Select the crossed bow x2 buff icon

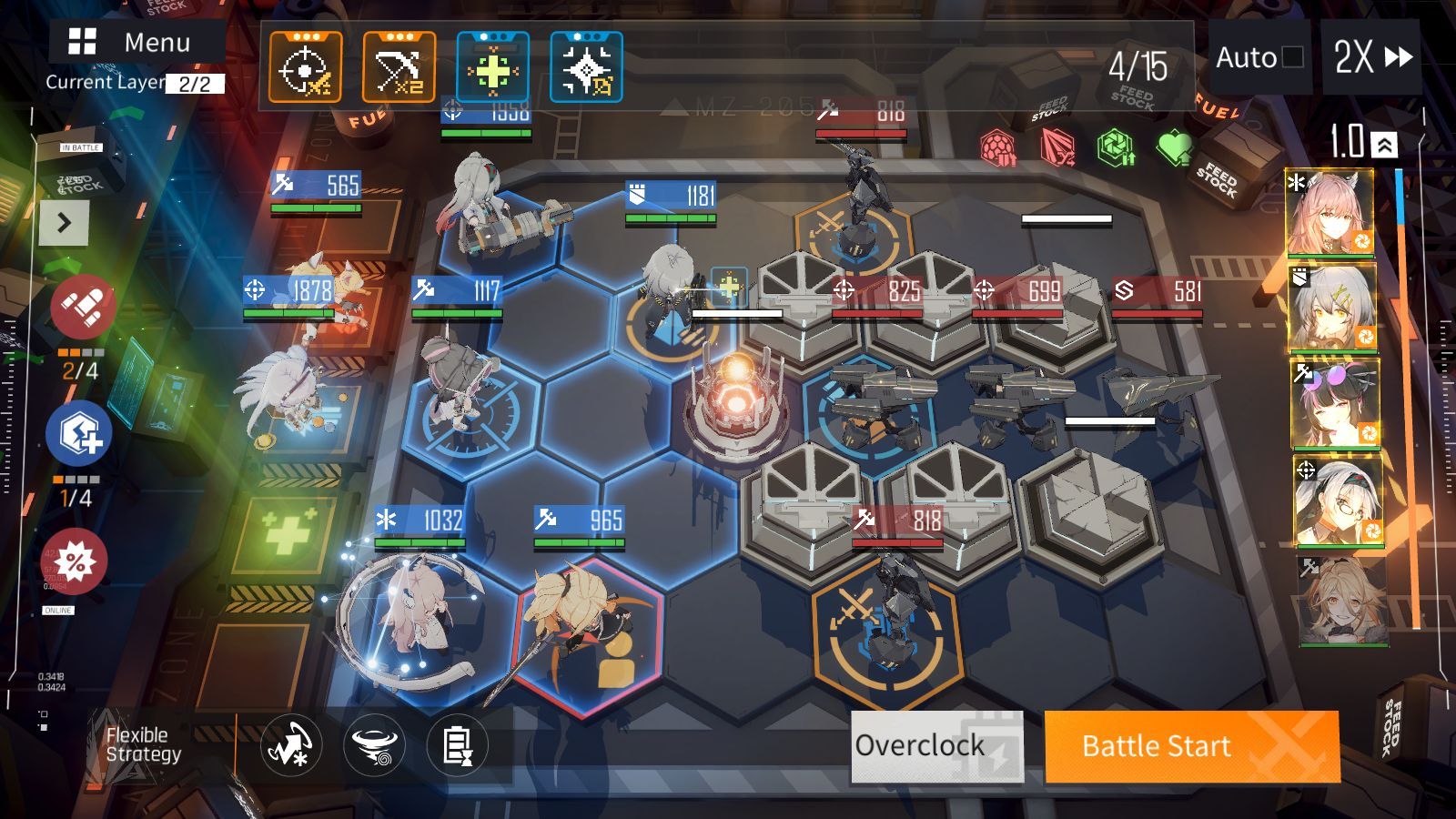[399, 67]
